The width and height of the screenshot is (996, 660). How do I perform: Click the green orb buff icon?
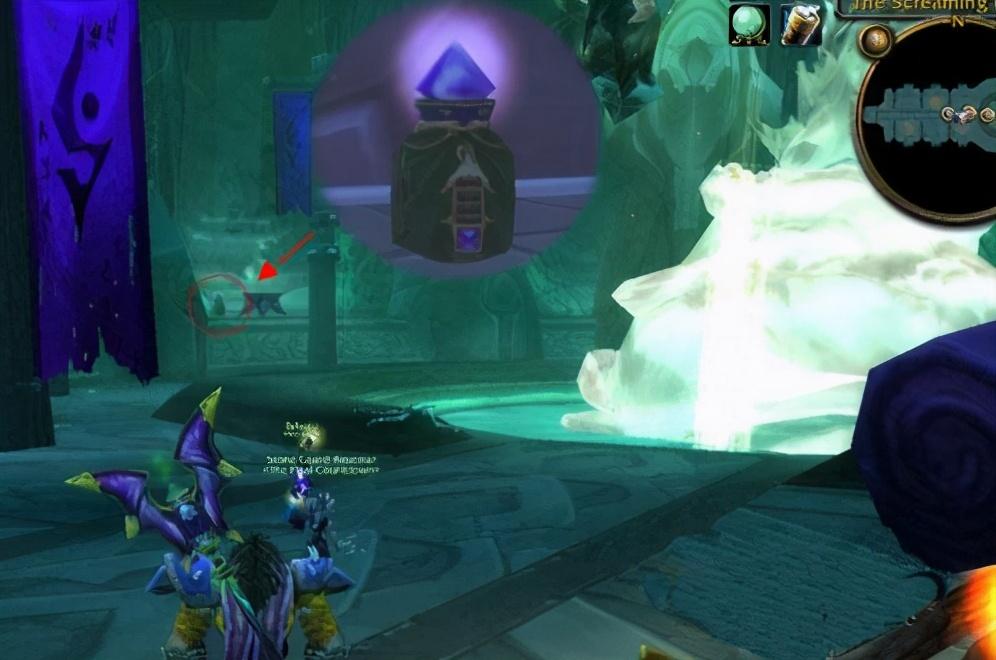[x=749, y=24]
